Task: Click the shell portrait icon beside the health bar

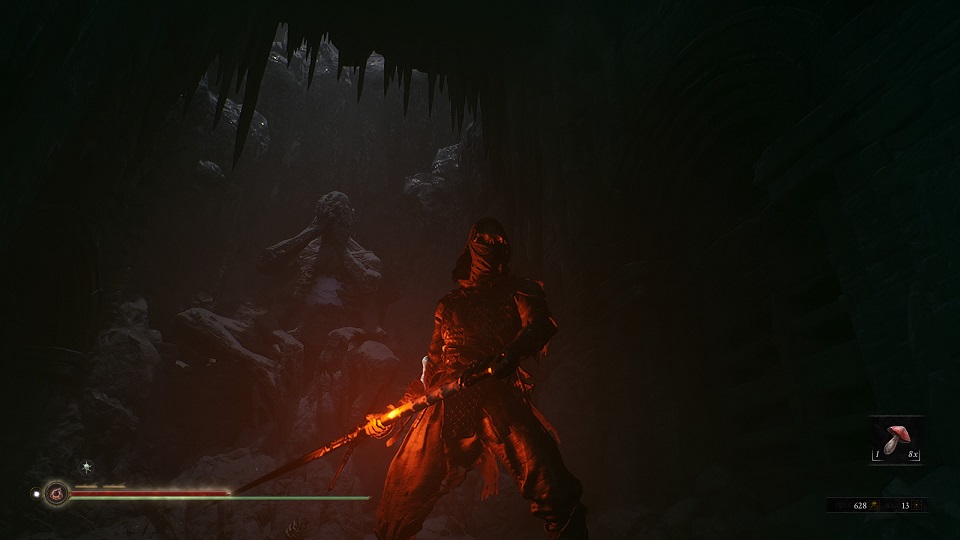Action: pyautogui.click(x=57, y=492)
